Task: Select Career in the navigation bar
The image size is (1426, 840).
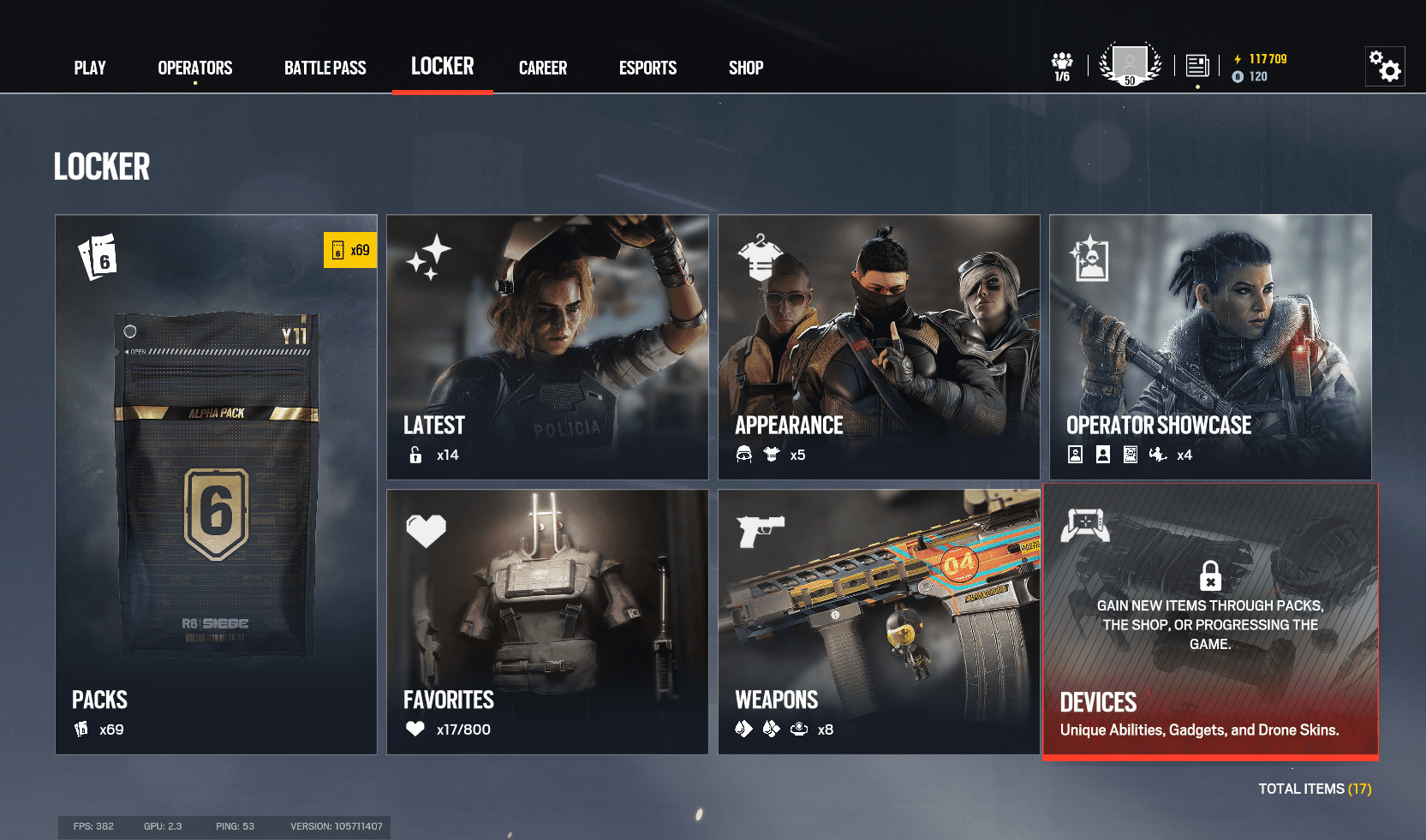Action: pos(543,68)
